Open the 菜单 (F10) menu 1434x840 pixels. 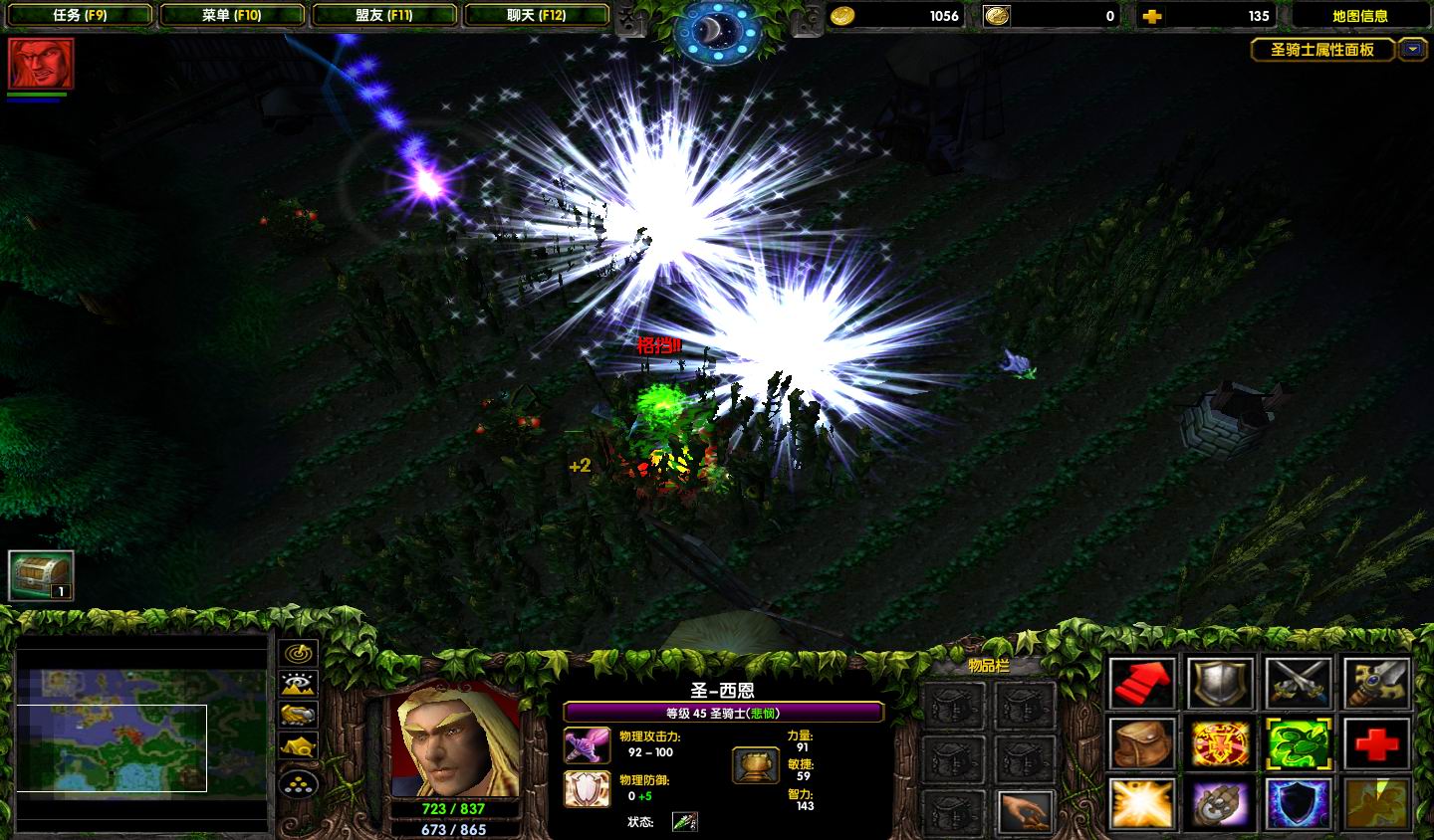pyautogui.click(x=233, y=15)
